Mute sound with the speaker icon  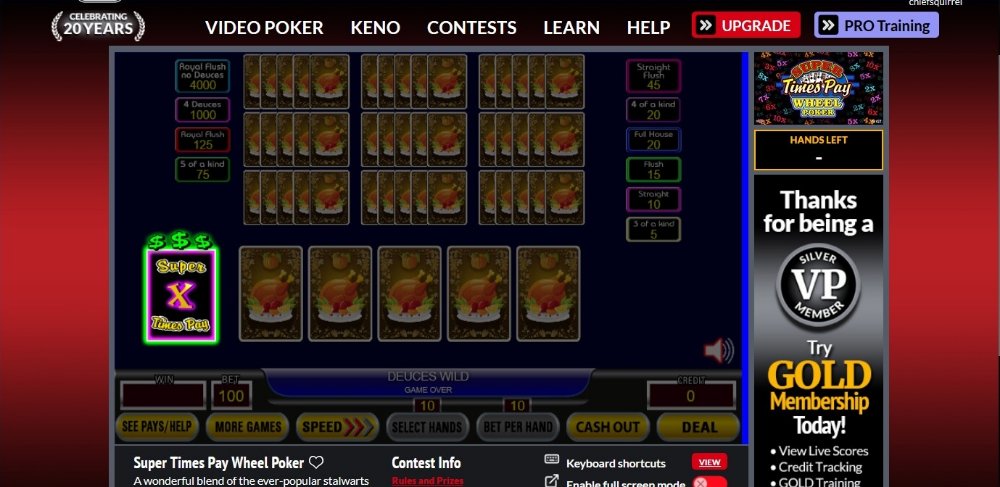pyautogui.click(x=718, y=350)
